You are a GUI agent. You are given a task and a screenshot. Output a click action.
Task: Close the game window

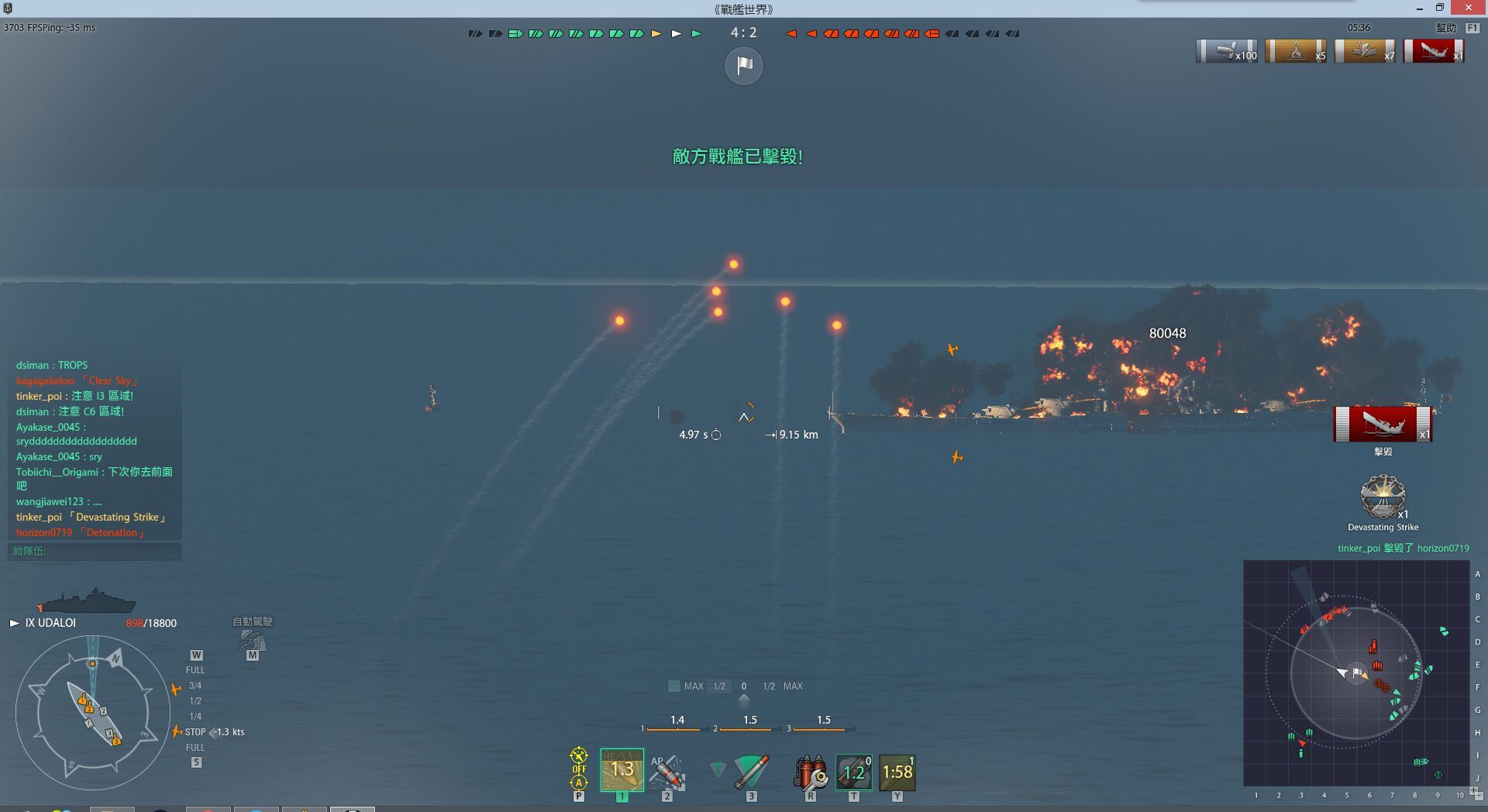pyautogui.click(x=1468, y=8)
